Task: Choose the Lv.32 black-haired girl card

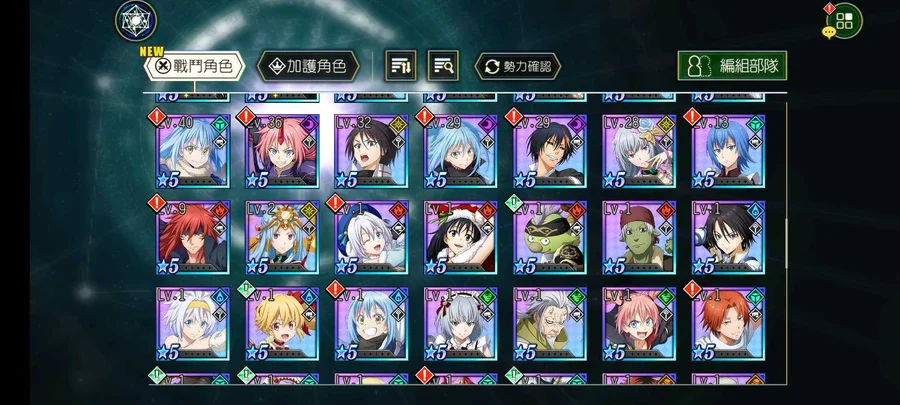Action: [371, 151]
